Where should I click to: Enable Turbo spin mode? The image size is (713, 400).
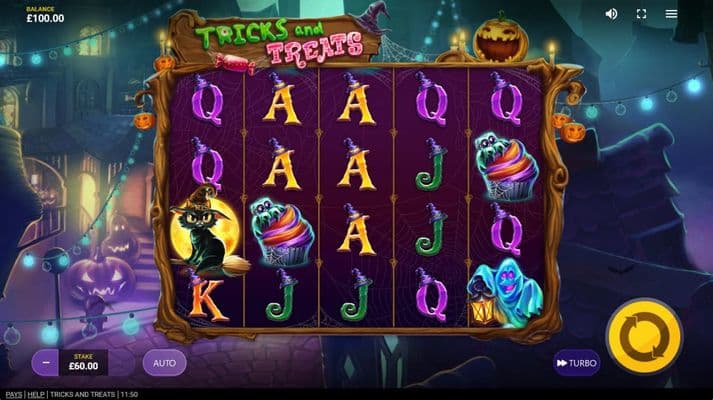tap(577, 362)
